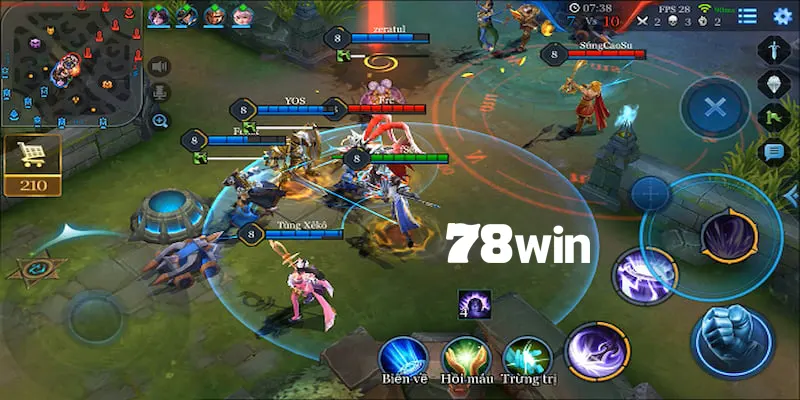
Task: Cast the Trừng trị smite spell
Action: coord(526,357)
